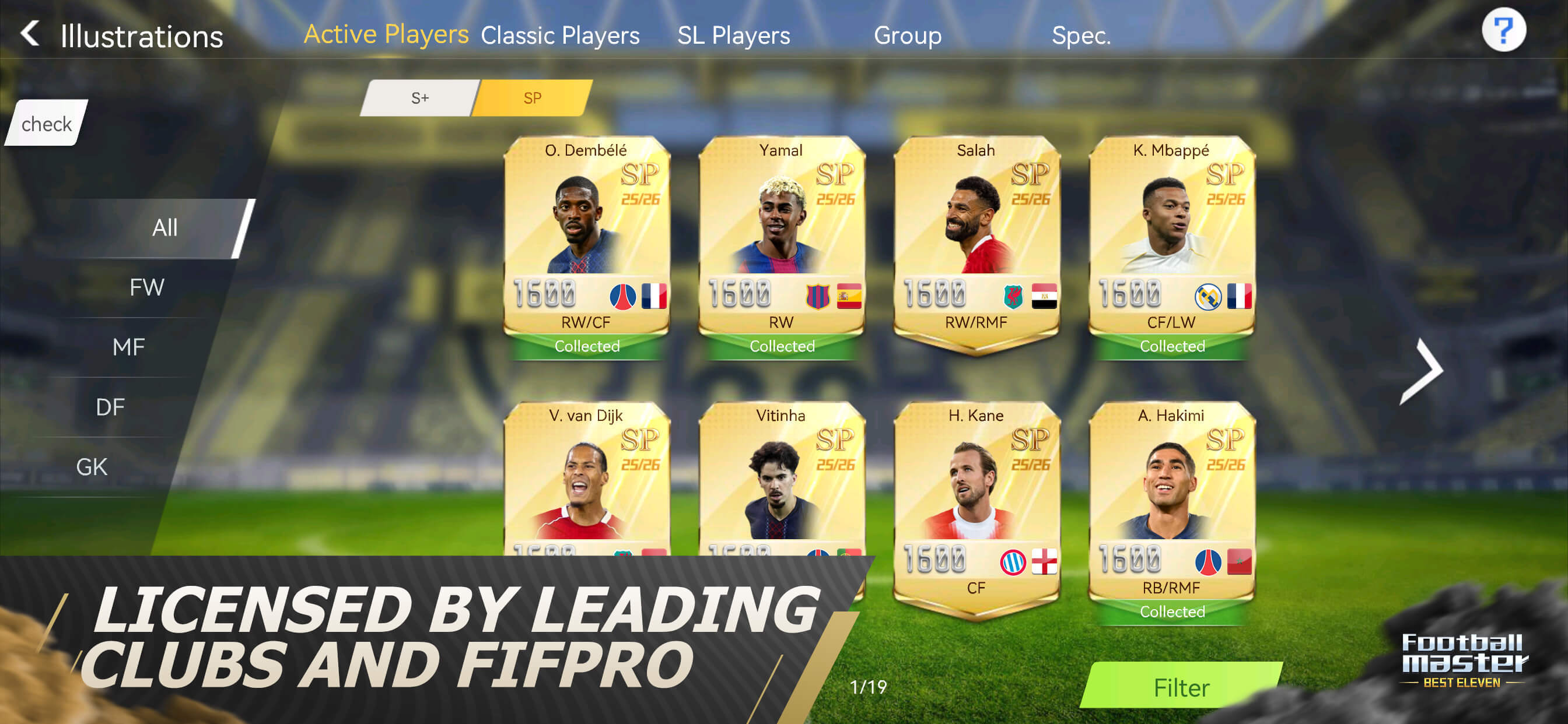Enable the SP rarity filter

pyautogui.click(x=530, y=97)
